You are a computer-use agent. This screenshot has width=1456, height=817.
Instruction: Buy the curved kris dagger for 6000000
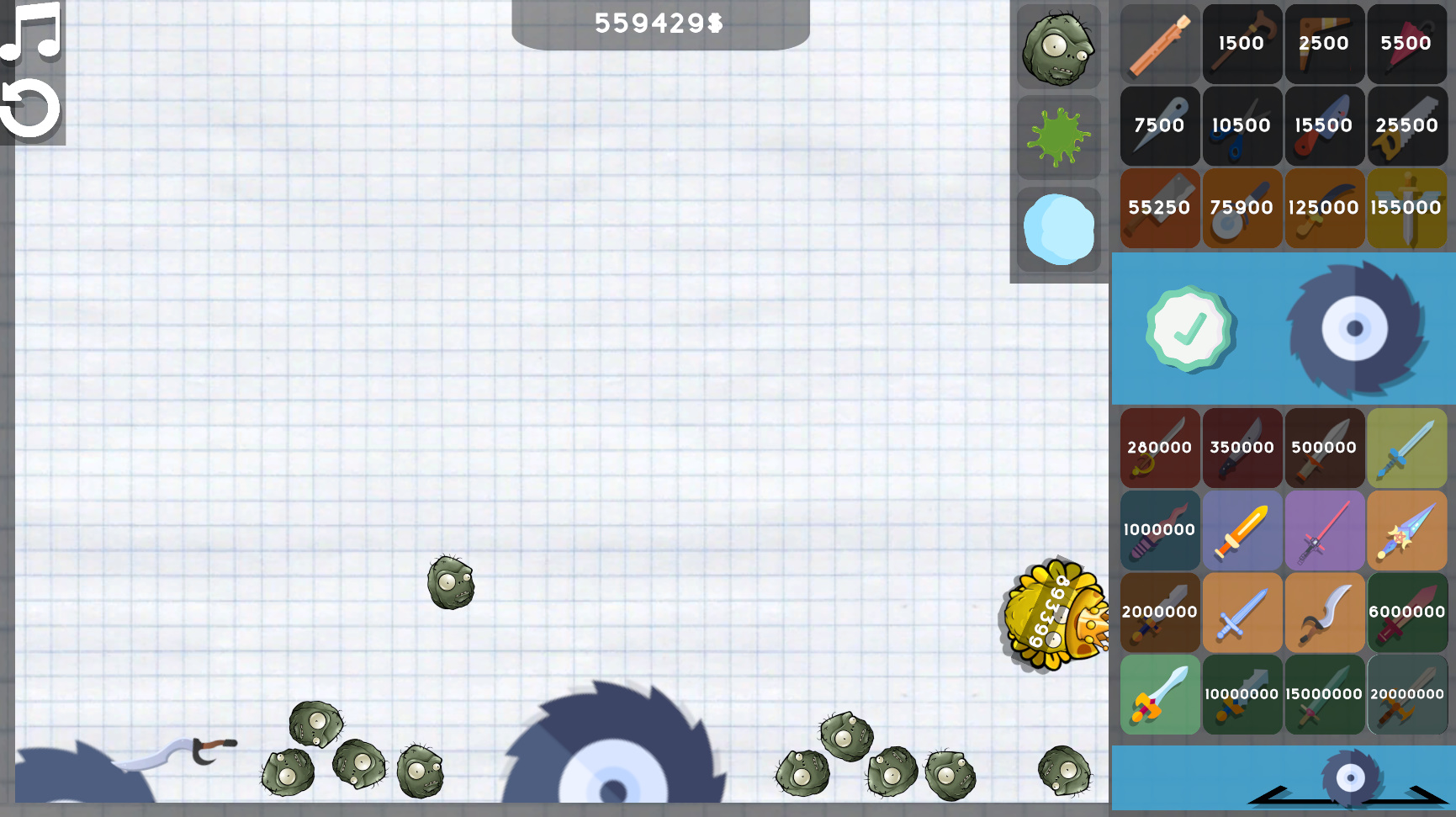(1407, 613)
